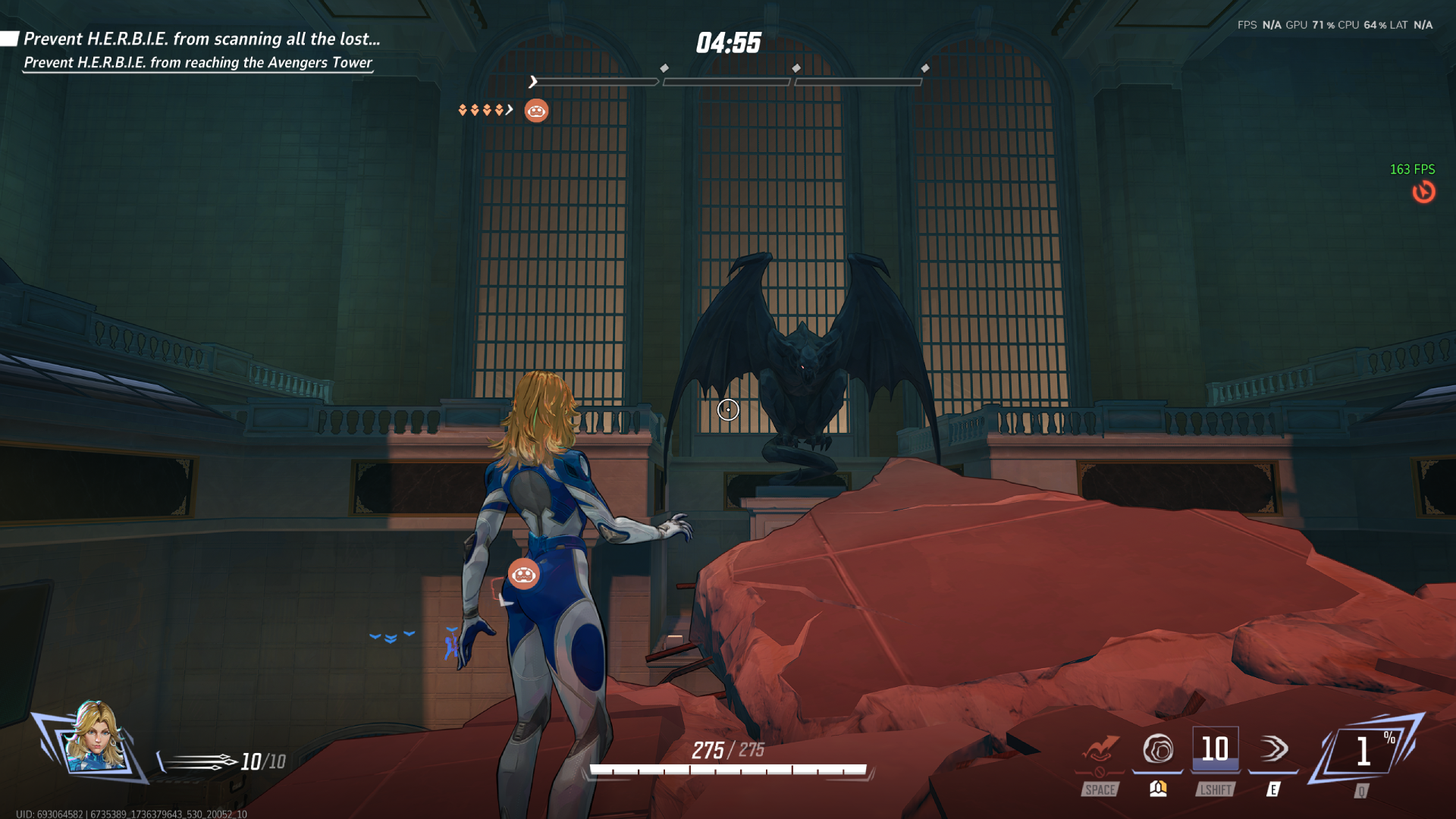Activate the double jump ability icon

1100,750
